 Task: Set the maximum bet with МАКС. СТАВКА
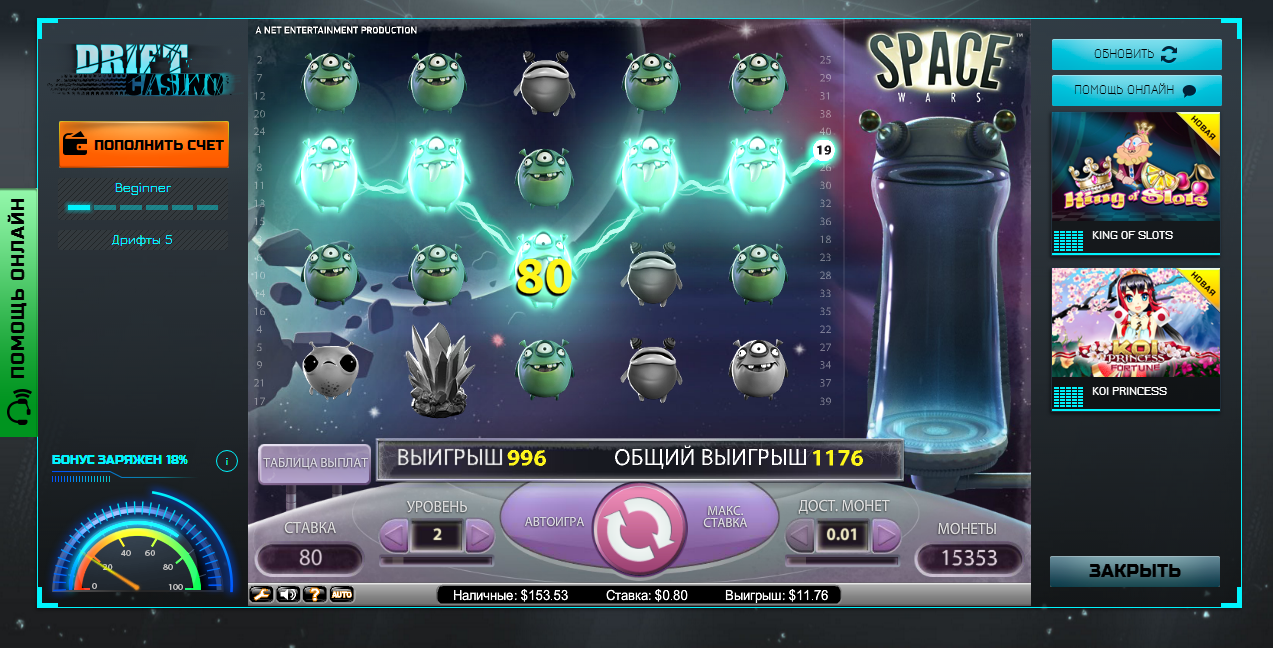coord(725,522)
